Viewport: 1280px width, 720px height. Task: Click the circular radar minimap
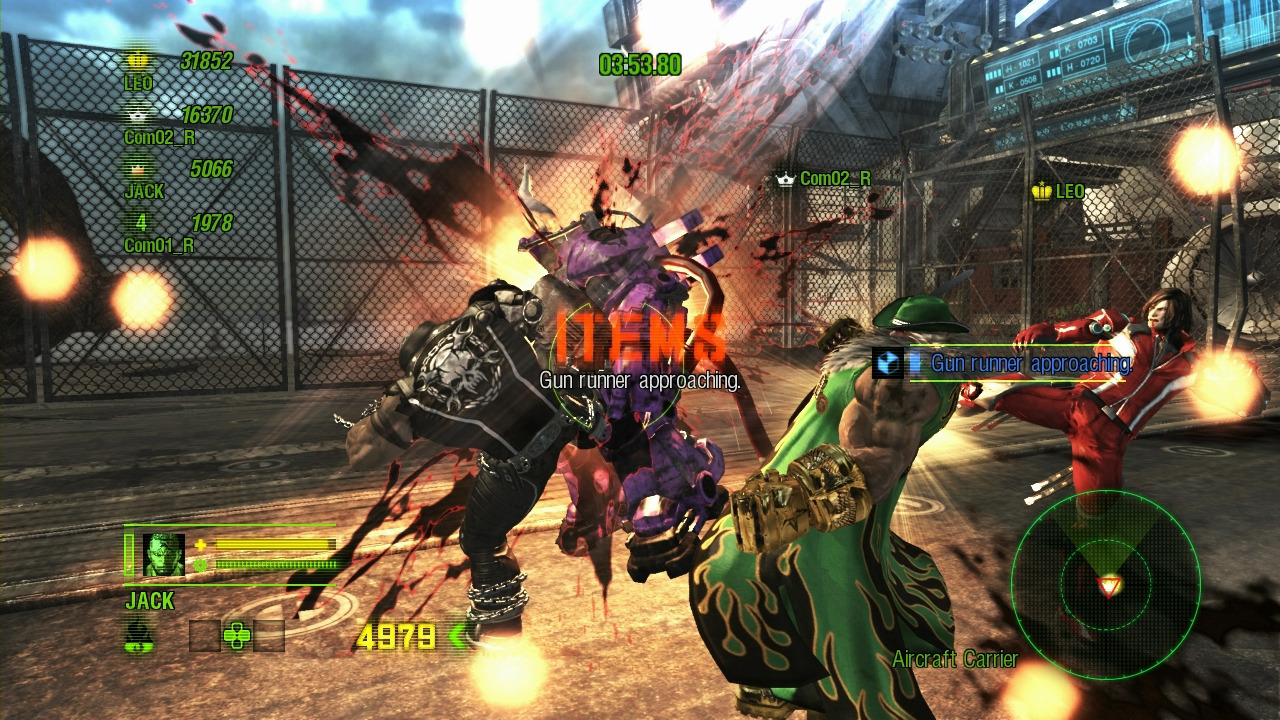click(x=1105, y=585)
